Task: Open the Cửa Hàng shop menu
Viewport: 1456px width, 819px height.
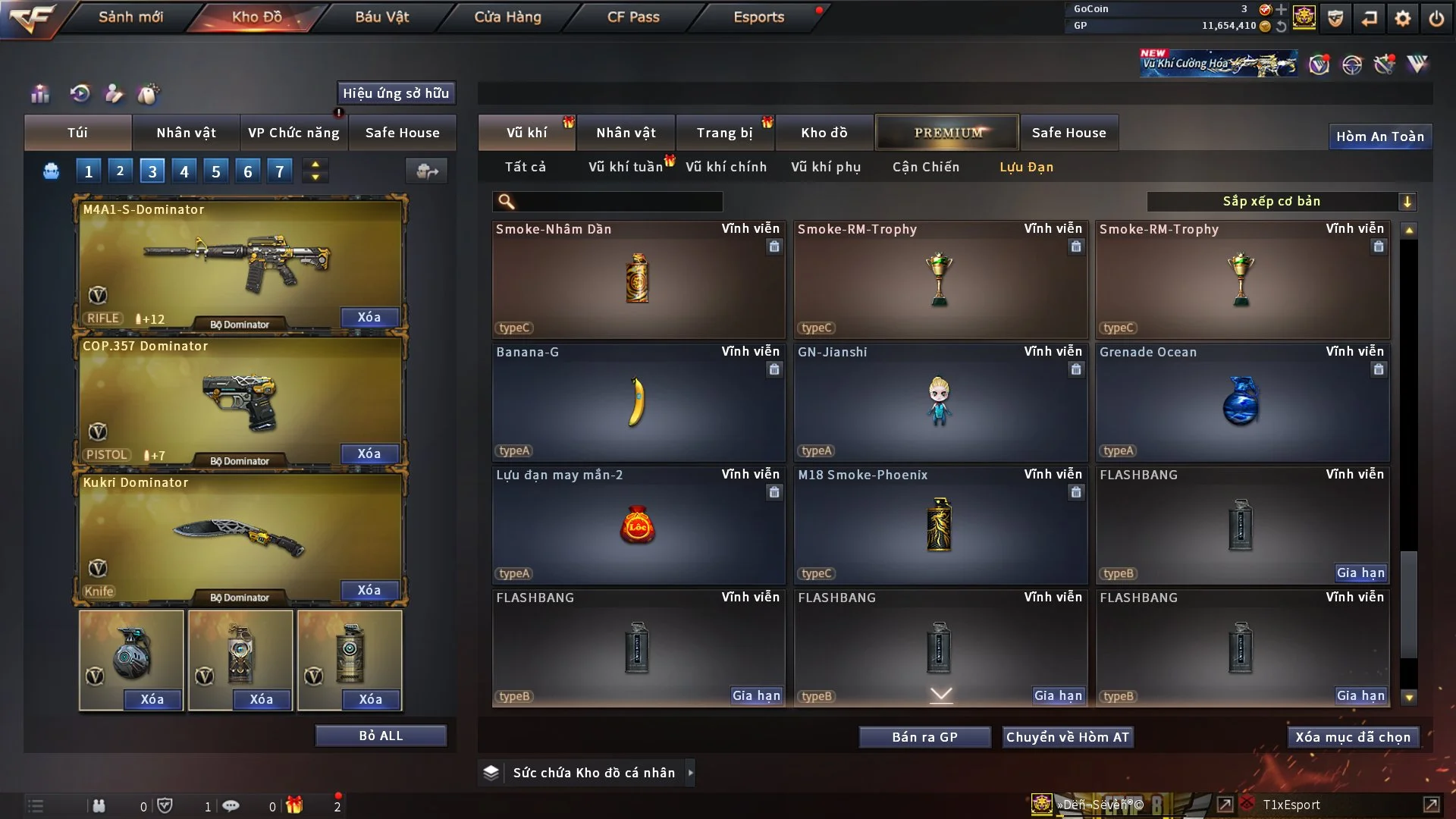Action: (x=507, y=17)
